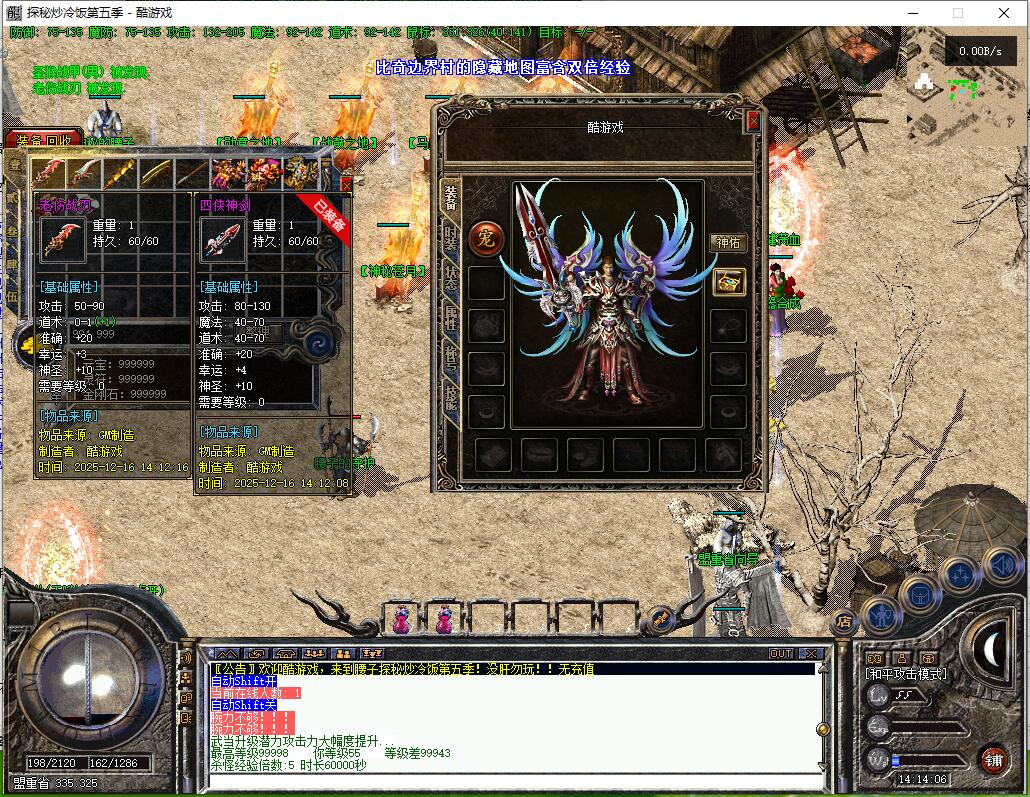Close the character equipment window
The width and height of the screenshot is (1030, 797).
tap(753, 121)
